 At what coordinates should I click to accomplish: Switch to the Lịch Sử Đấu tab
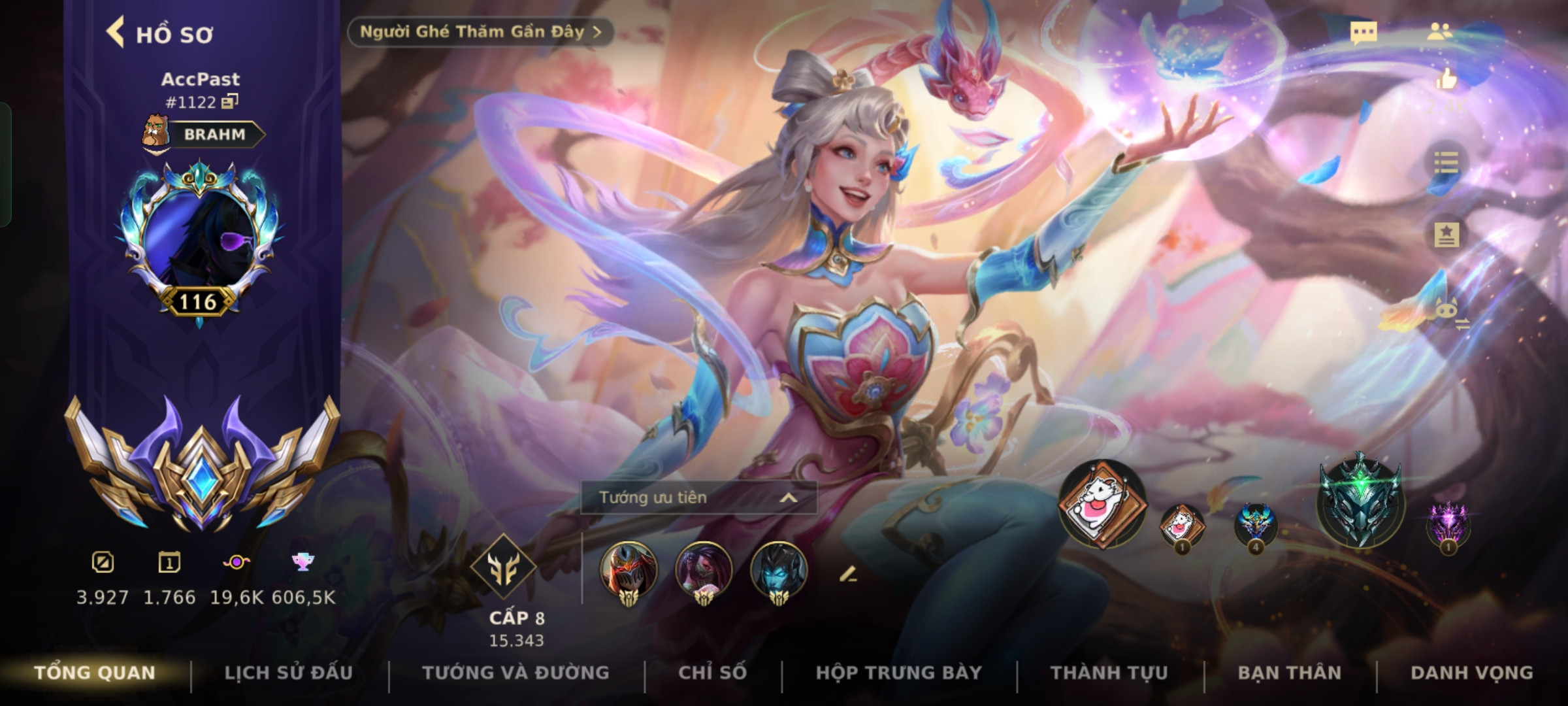point(288,673)
